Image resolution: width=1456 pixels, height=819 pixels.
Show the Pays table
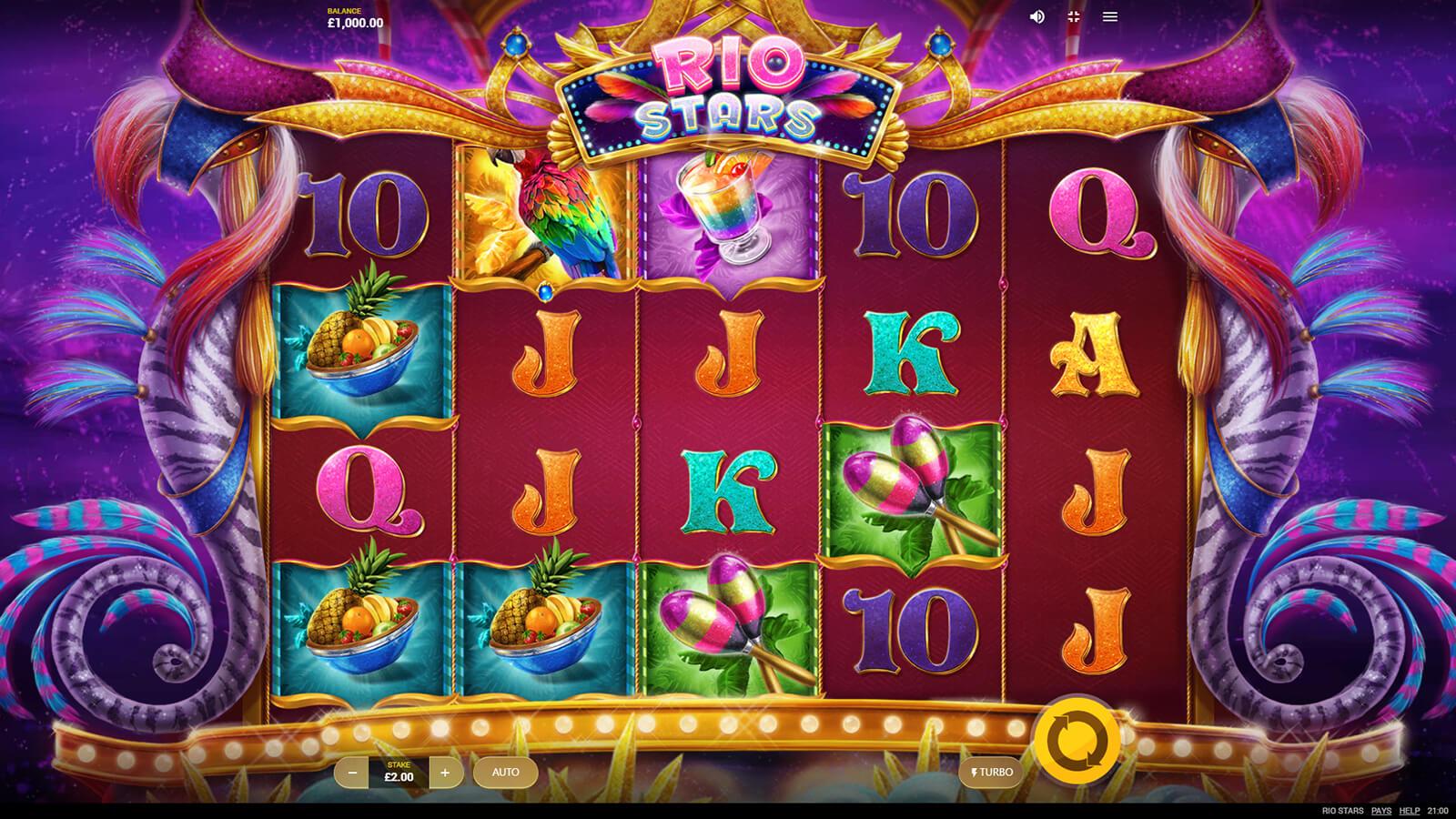[1381, 811]
